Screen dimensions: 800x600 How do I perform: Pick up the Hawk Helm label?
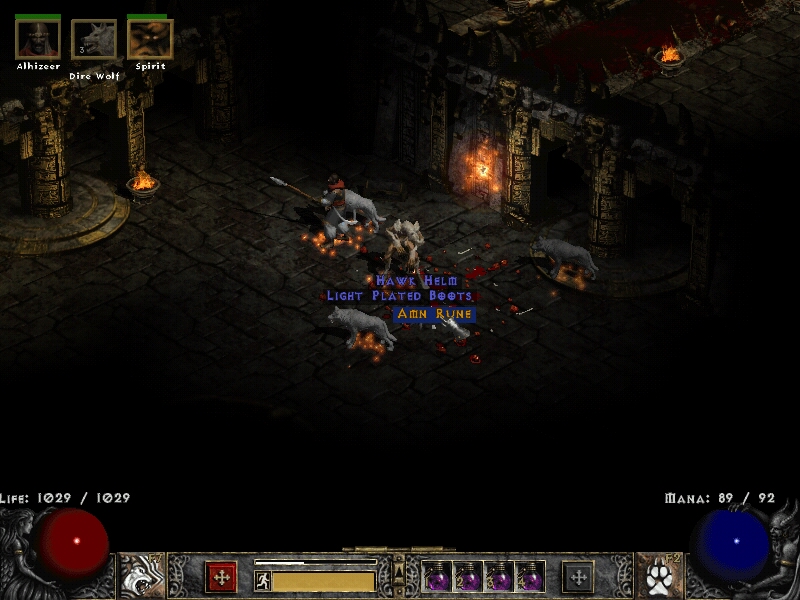point(417,282)
